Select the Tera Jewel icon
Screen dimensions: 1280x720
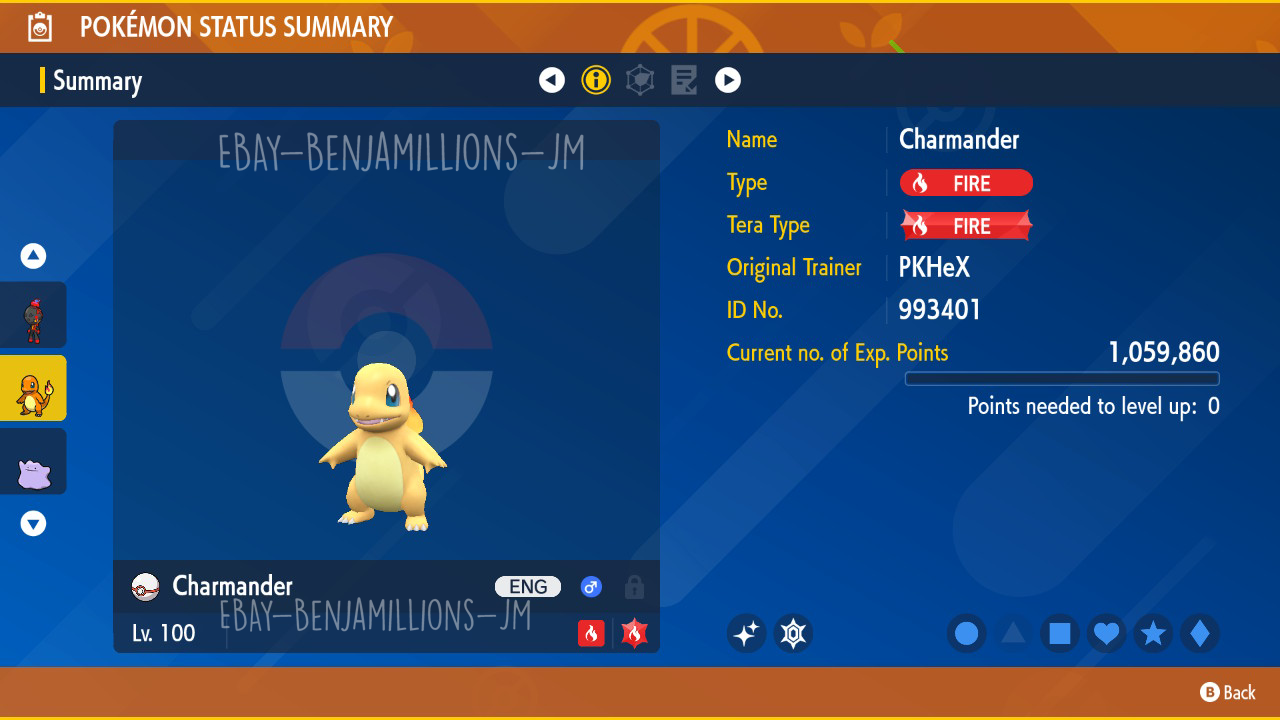(x=793, y=633)
